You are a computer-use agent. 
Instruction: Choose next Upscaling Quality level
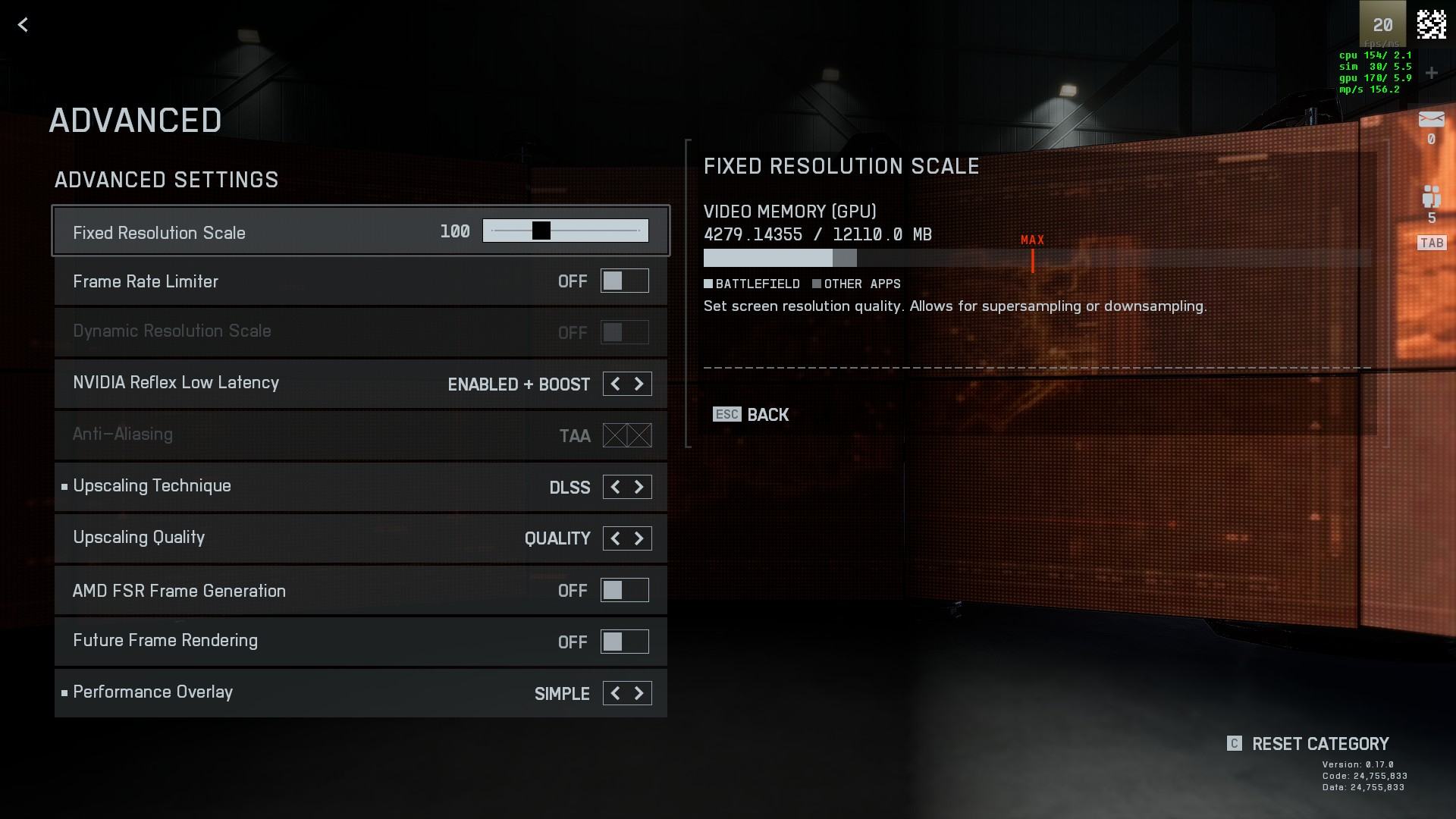tap(639, 538)
